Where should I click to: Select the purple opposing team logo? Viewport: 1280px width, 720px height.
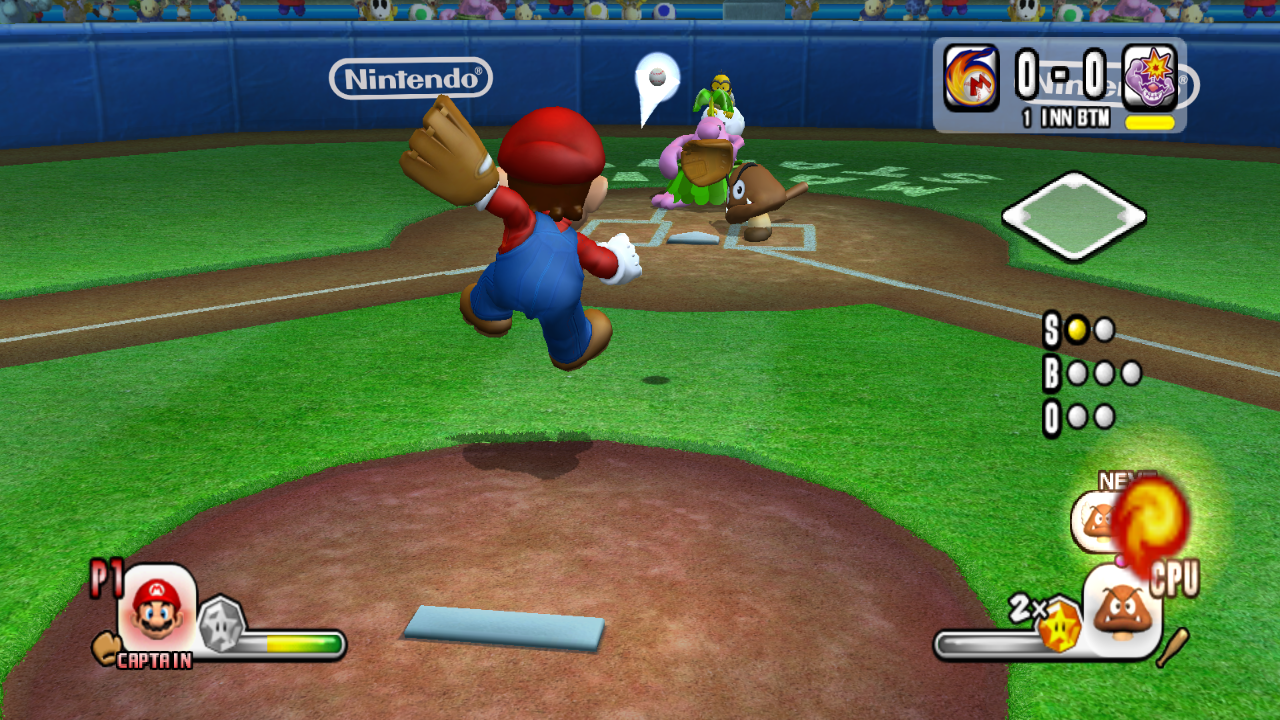pyautogui.click(x=1149, y=77)
